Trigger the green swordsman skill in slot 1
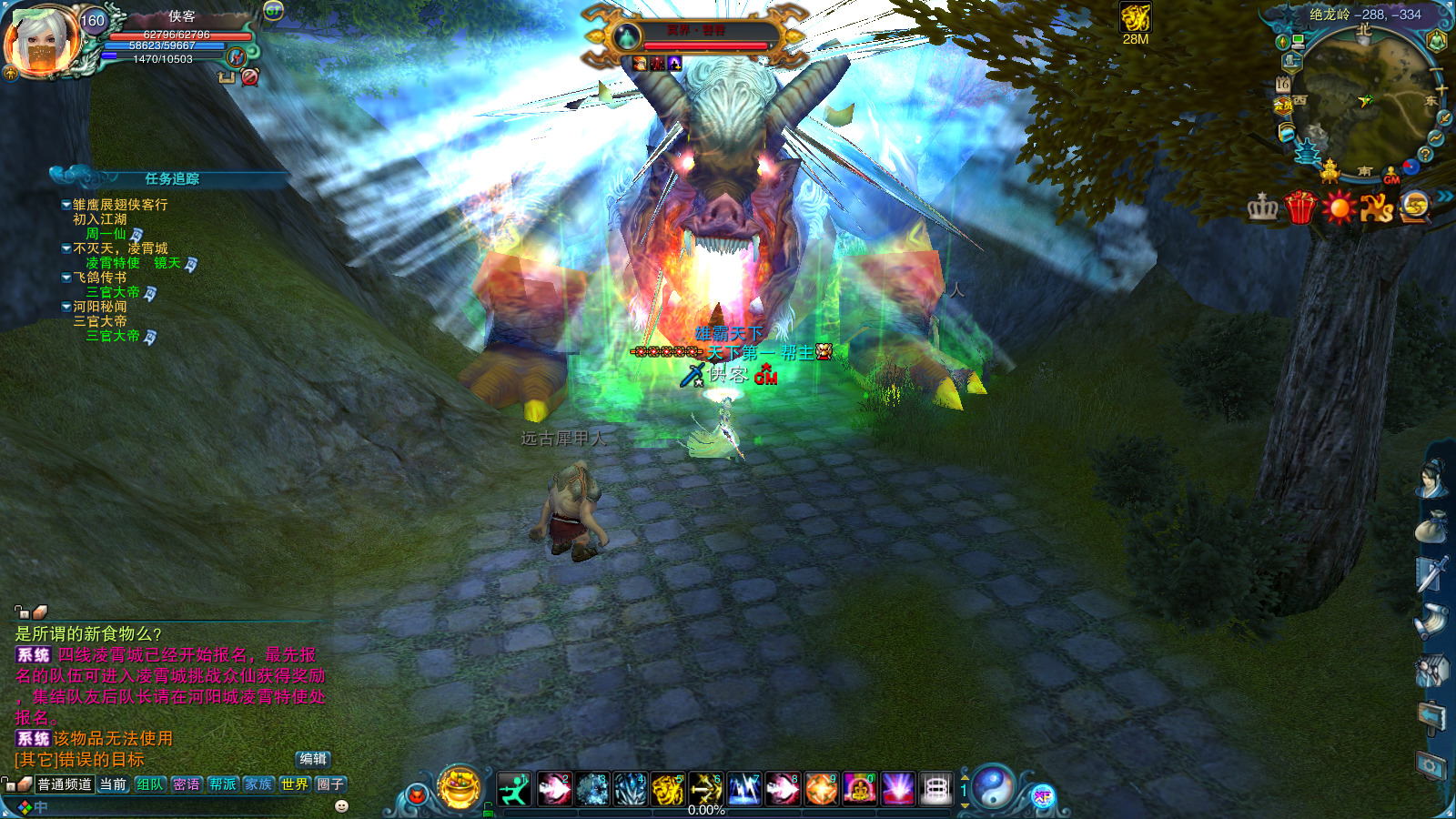 pyautogui.click(x=514, y=789)
